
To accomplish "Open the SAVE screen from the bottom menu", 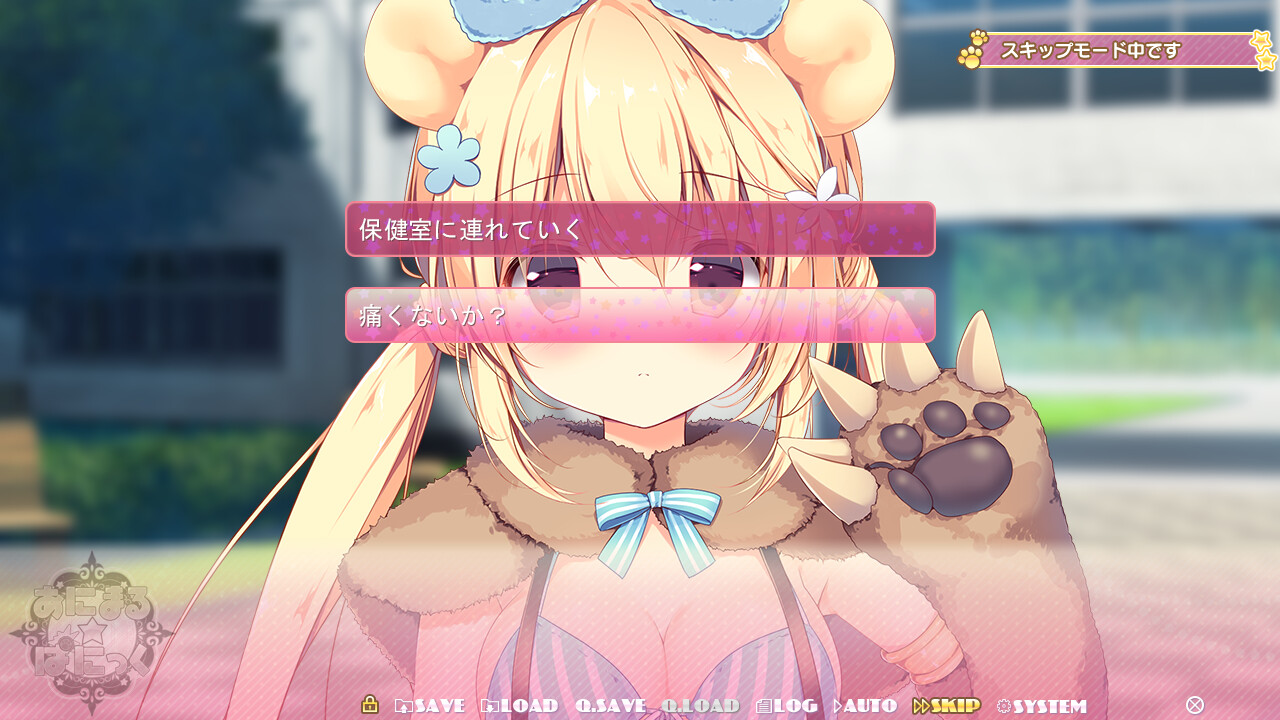I will [438, 705].
